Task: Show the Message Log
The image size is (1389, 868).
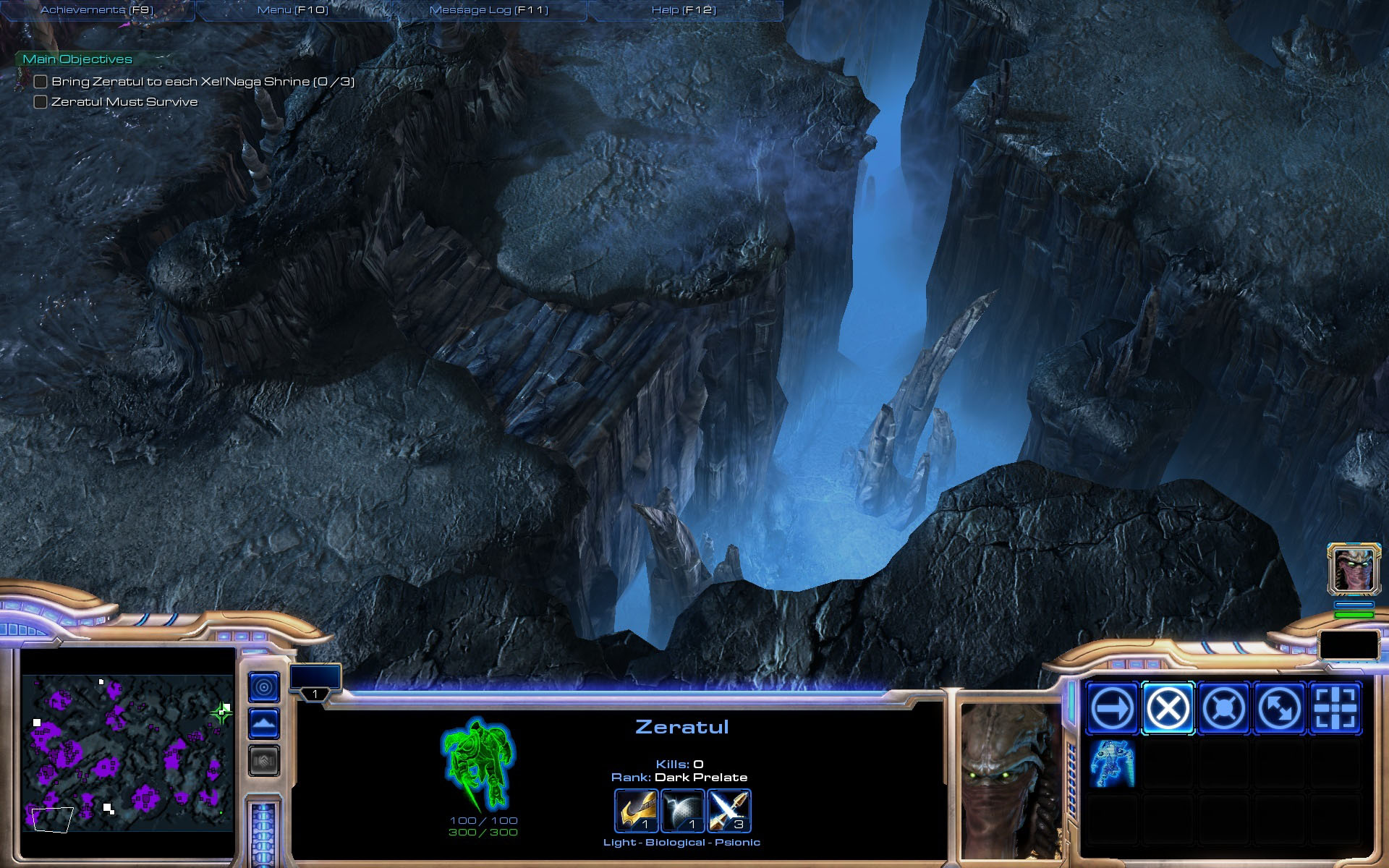Action: point(489,10)
